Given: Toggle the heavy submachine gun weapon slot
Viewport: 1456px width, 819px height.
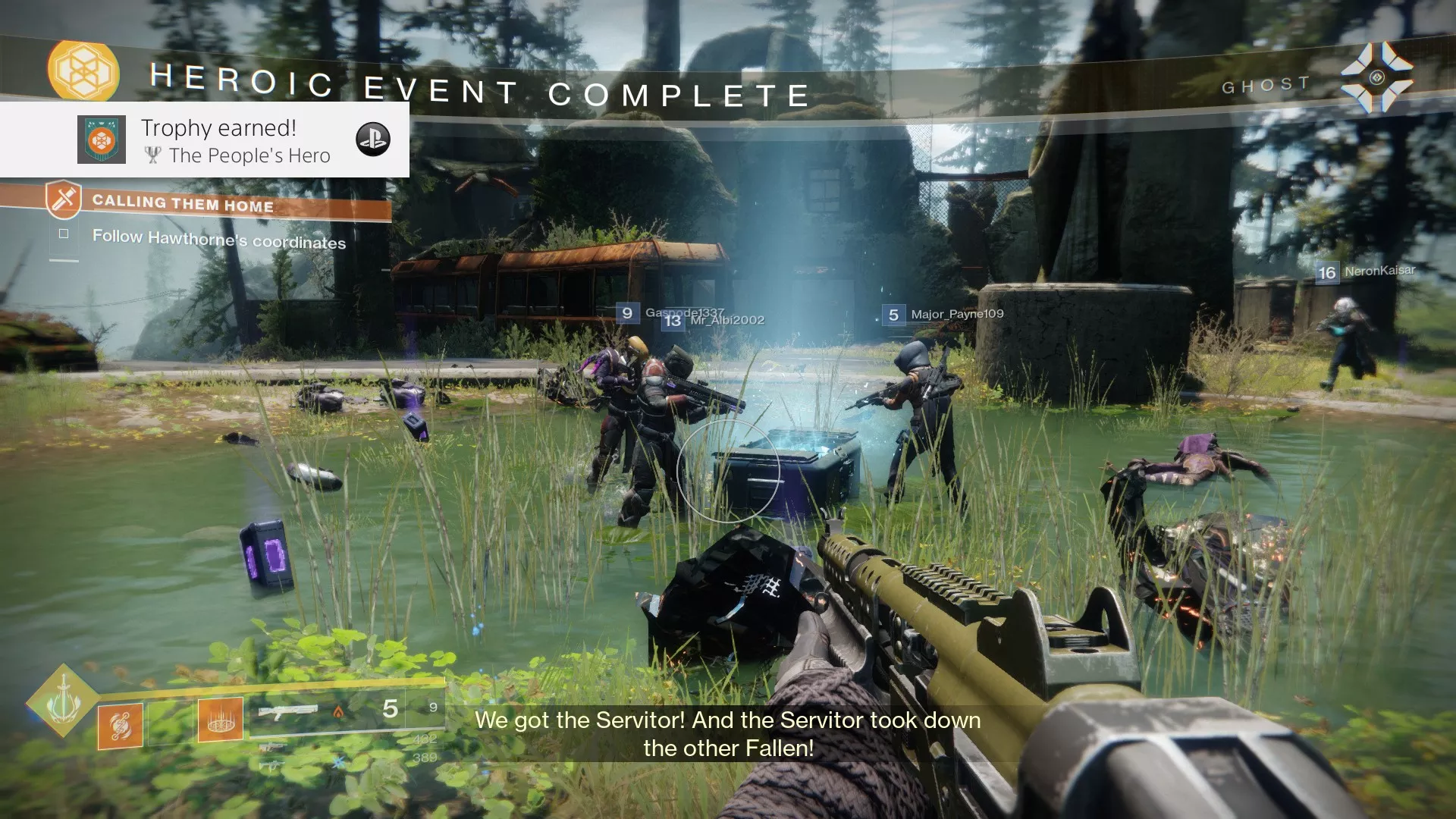Looking at the screenshot, I should pos(272,766).
